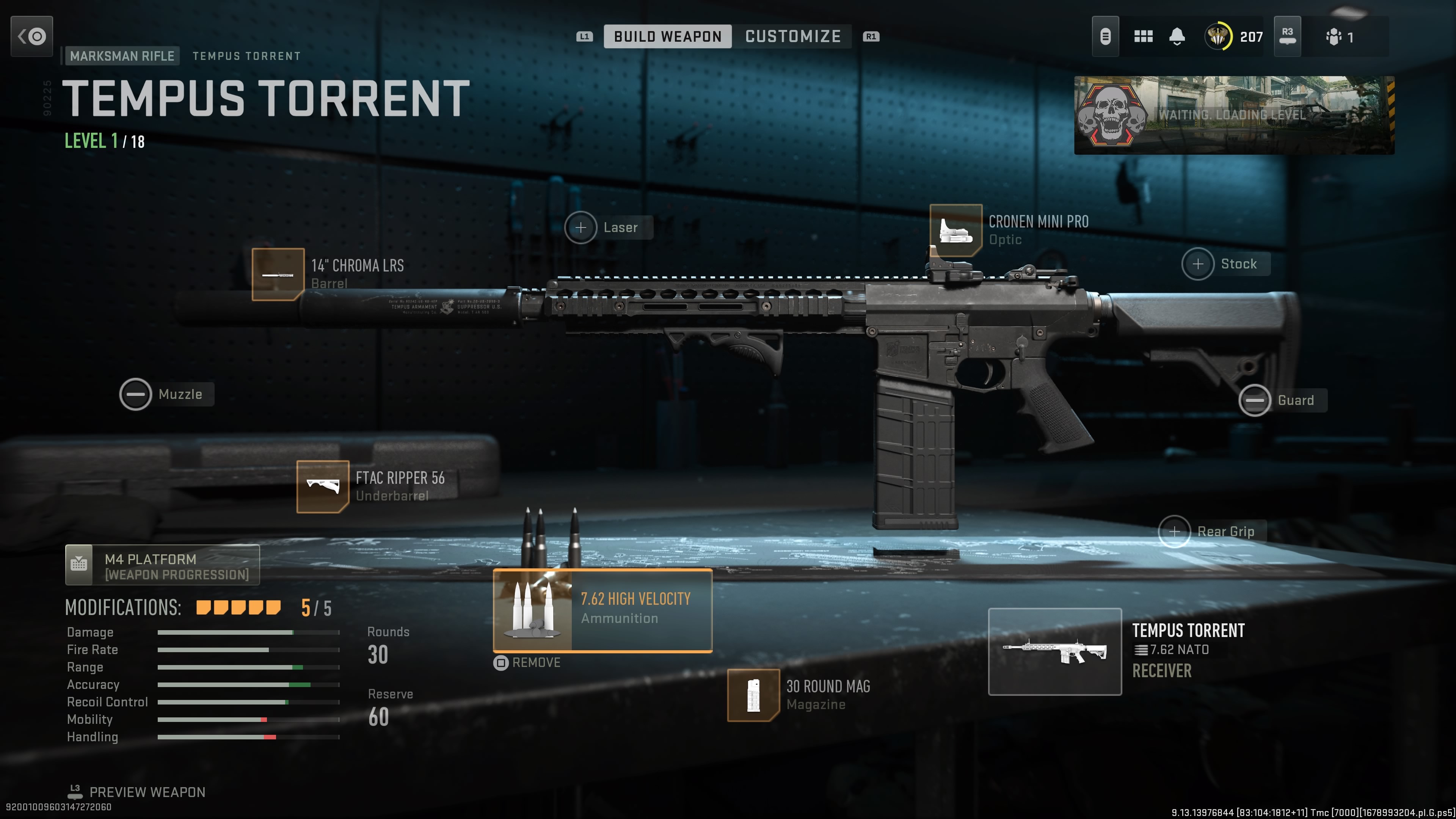Open the 14" Chroma LRS barrel slot

[278, 275]
